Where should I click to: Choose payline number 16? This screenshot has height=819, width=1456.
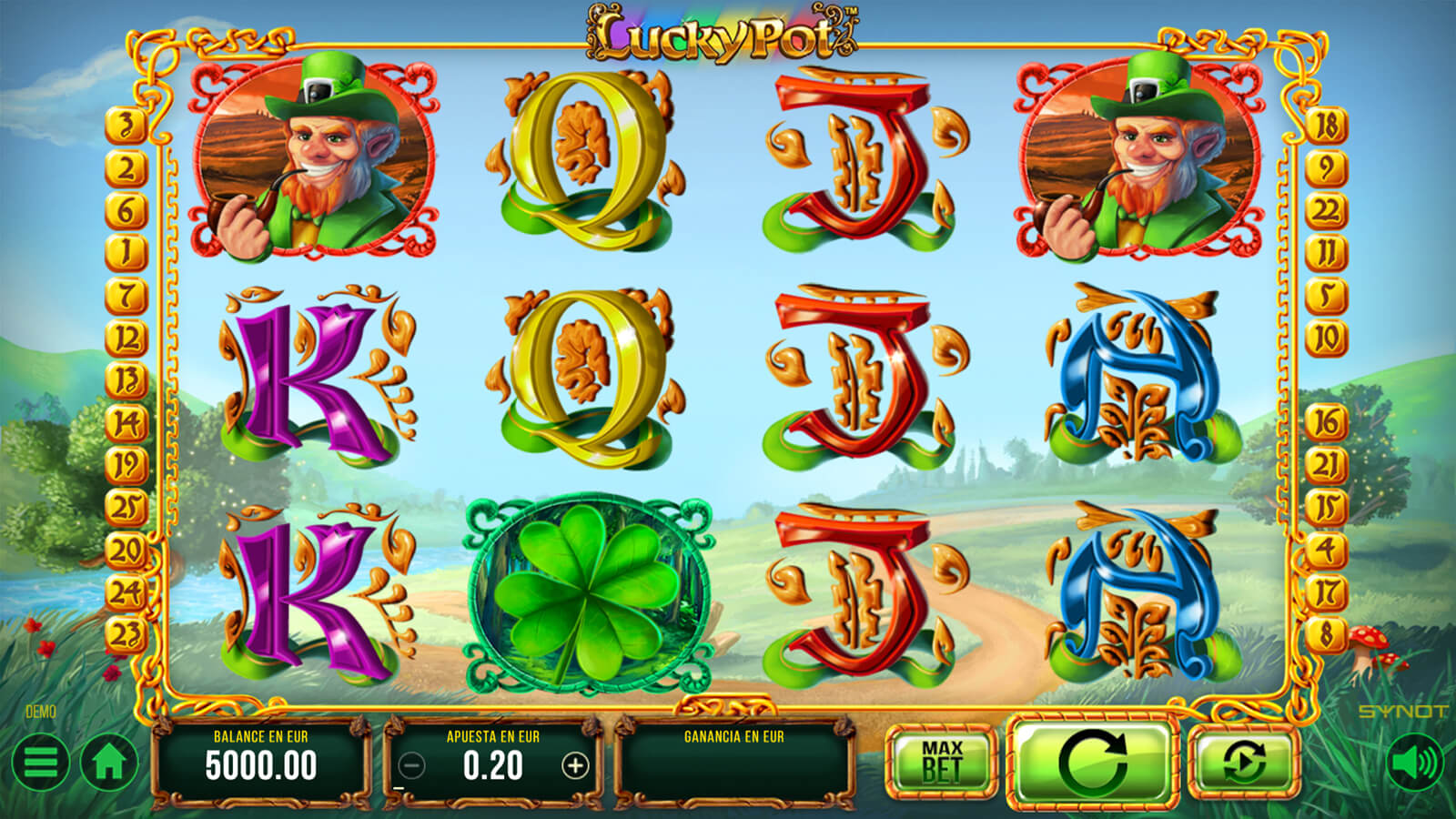click(1326, 422)
